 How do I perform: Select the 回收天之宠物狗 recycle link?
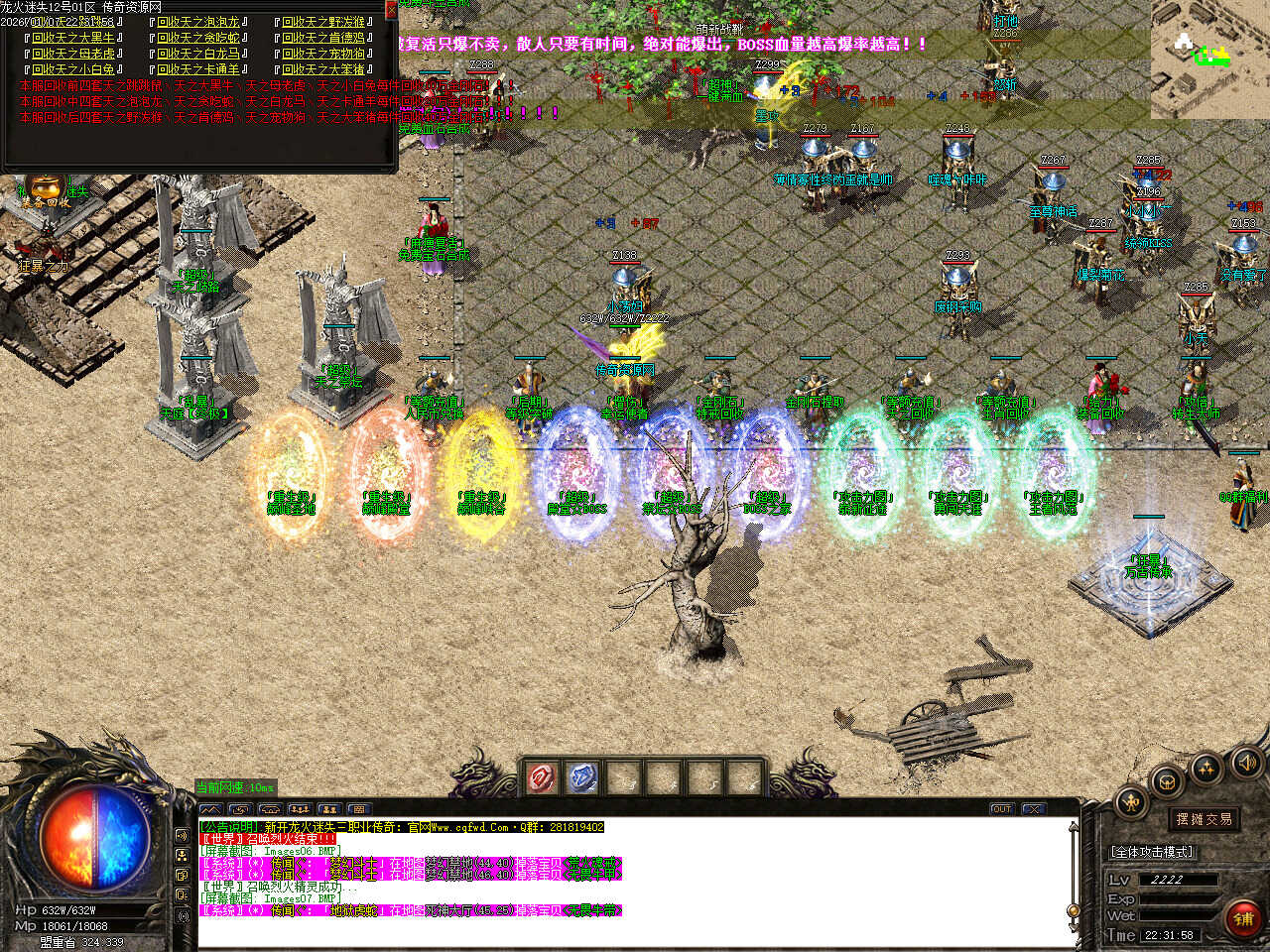pyautogui.click(x=323, y=54)
